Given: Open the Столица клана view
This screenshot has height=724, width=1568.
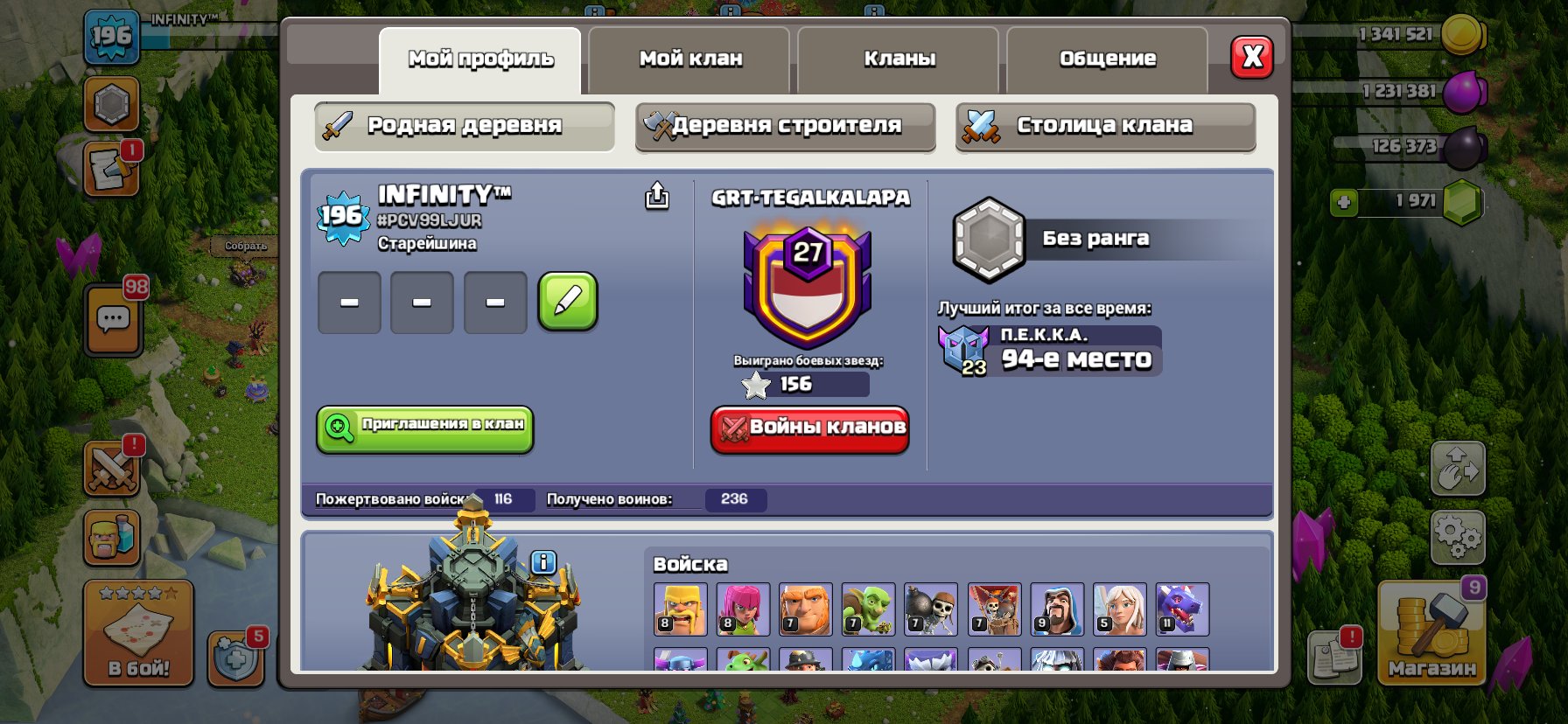Looking at the screenshot, I should pyautogui.click(x=1104, y=125).
